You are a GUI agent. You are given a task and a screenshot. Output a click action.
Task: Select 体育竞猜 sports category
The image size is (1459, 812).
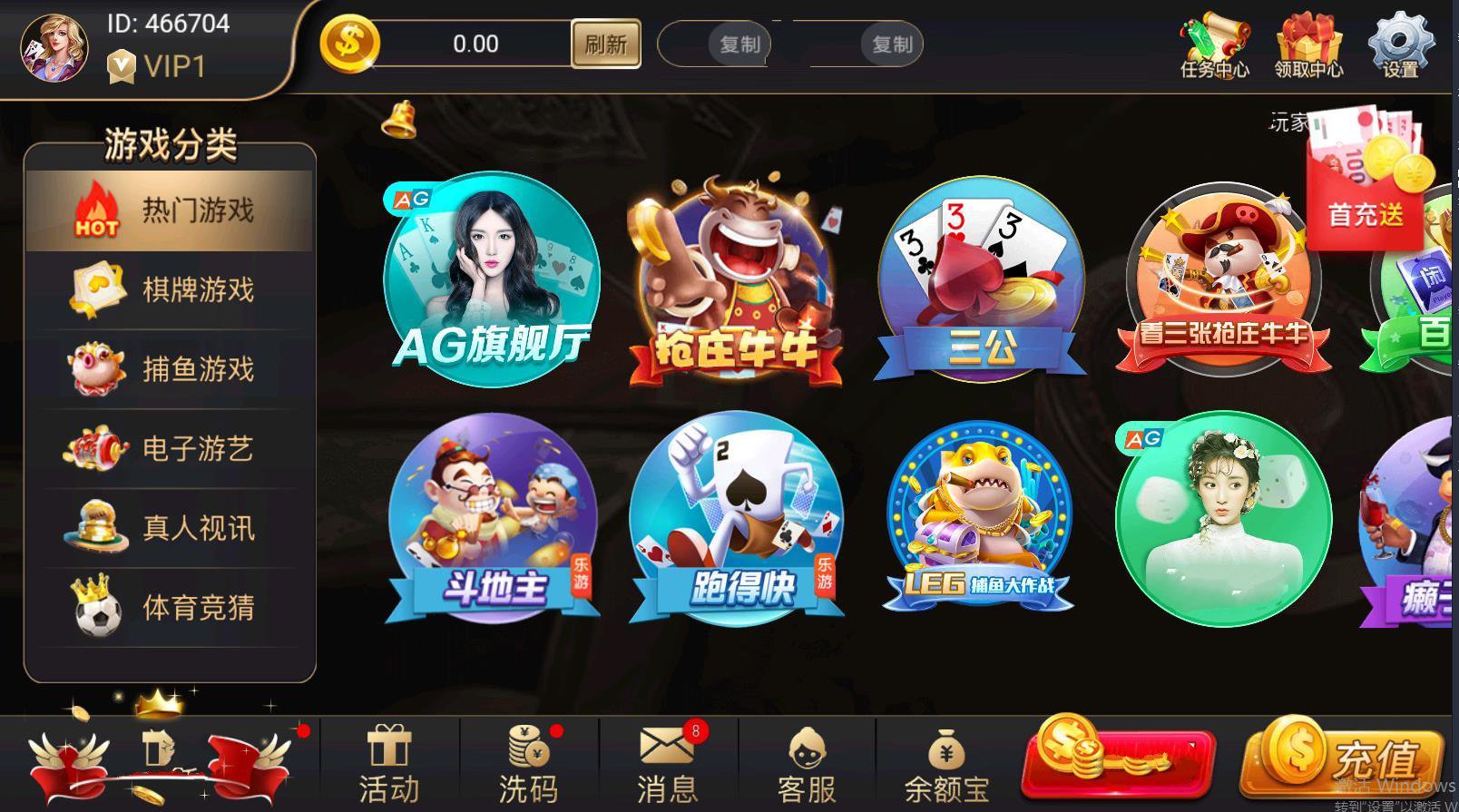(170, 607)
